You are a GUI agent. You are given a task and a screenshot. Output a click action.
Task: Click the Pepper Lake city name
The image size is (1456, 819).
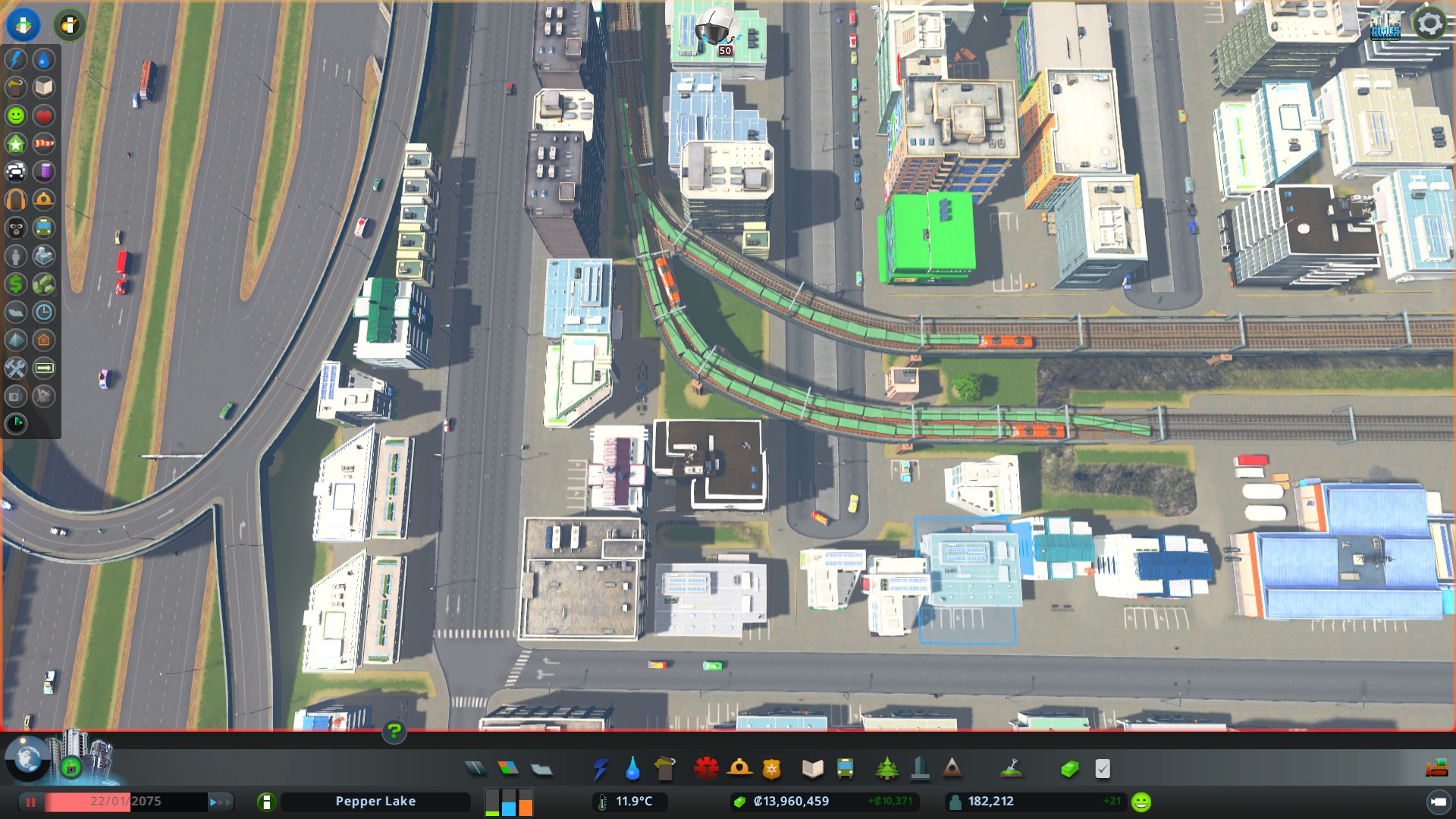pos(375,801)
